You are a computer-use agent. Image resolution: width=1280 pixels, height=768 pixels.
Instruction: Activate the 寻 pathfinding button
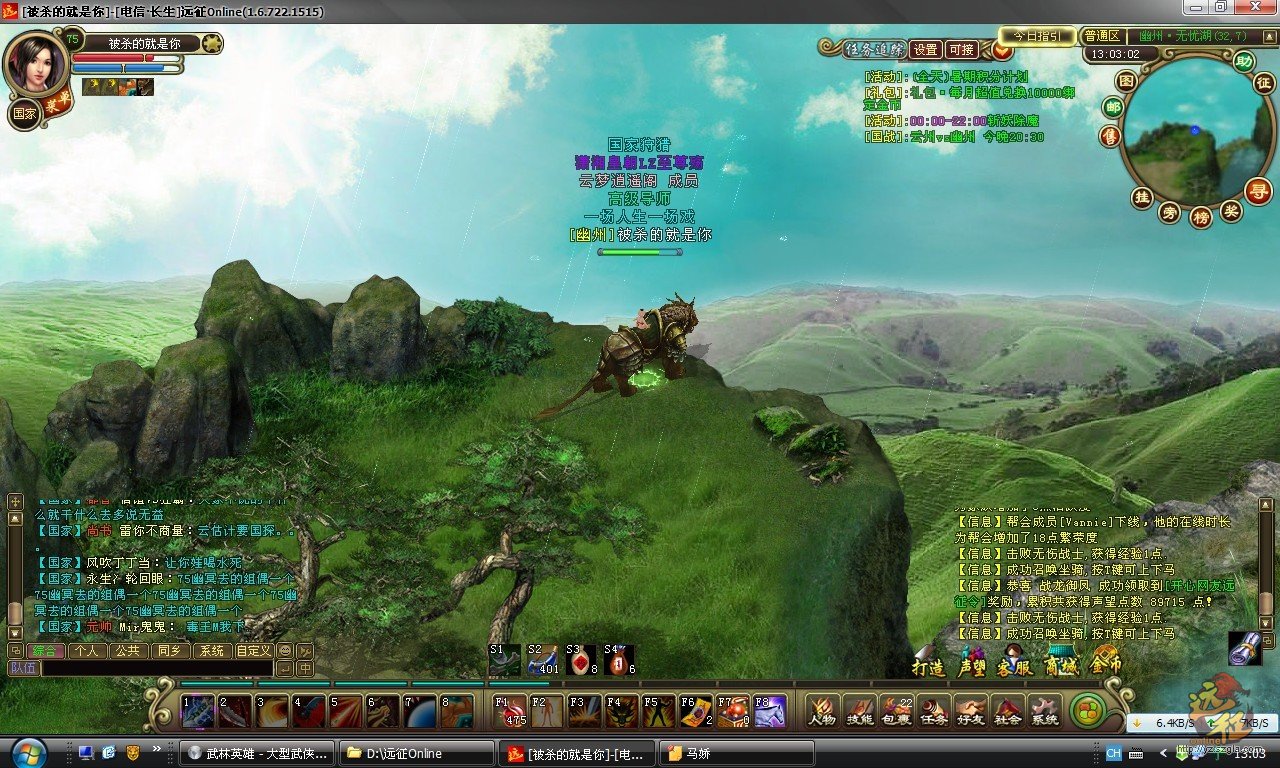(1258, 189)
